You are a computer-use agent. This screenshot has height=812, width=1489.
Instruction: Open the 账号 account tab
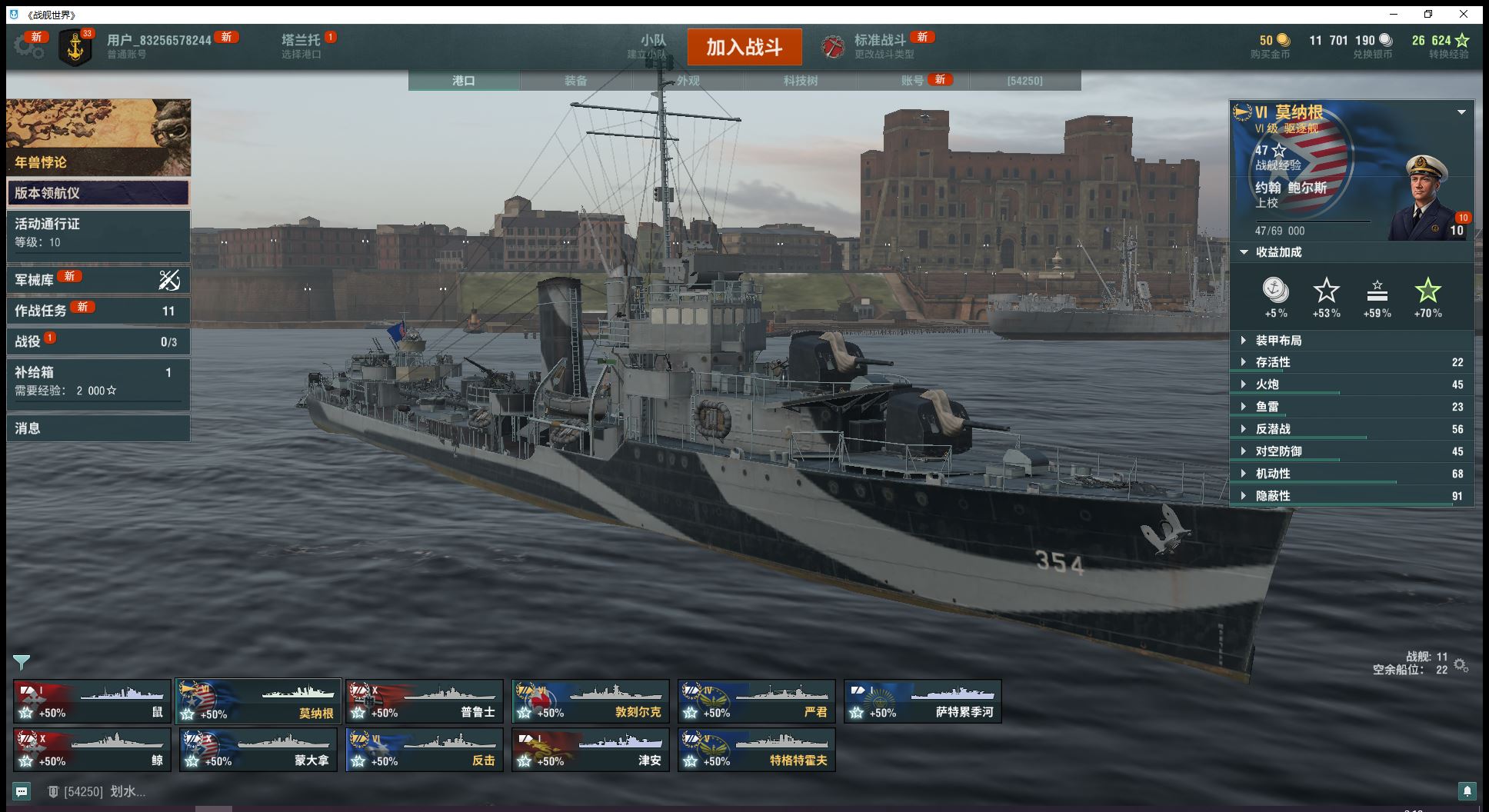(x=912, y=81)
